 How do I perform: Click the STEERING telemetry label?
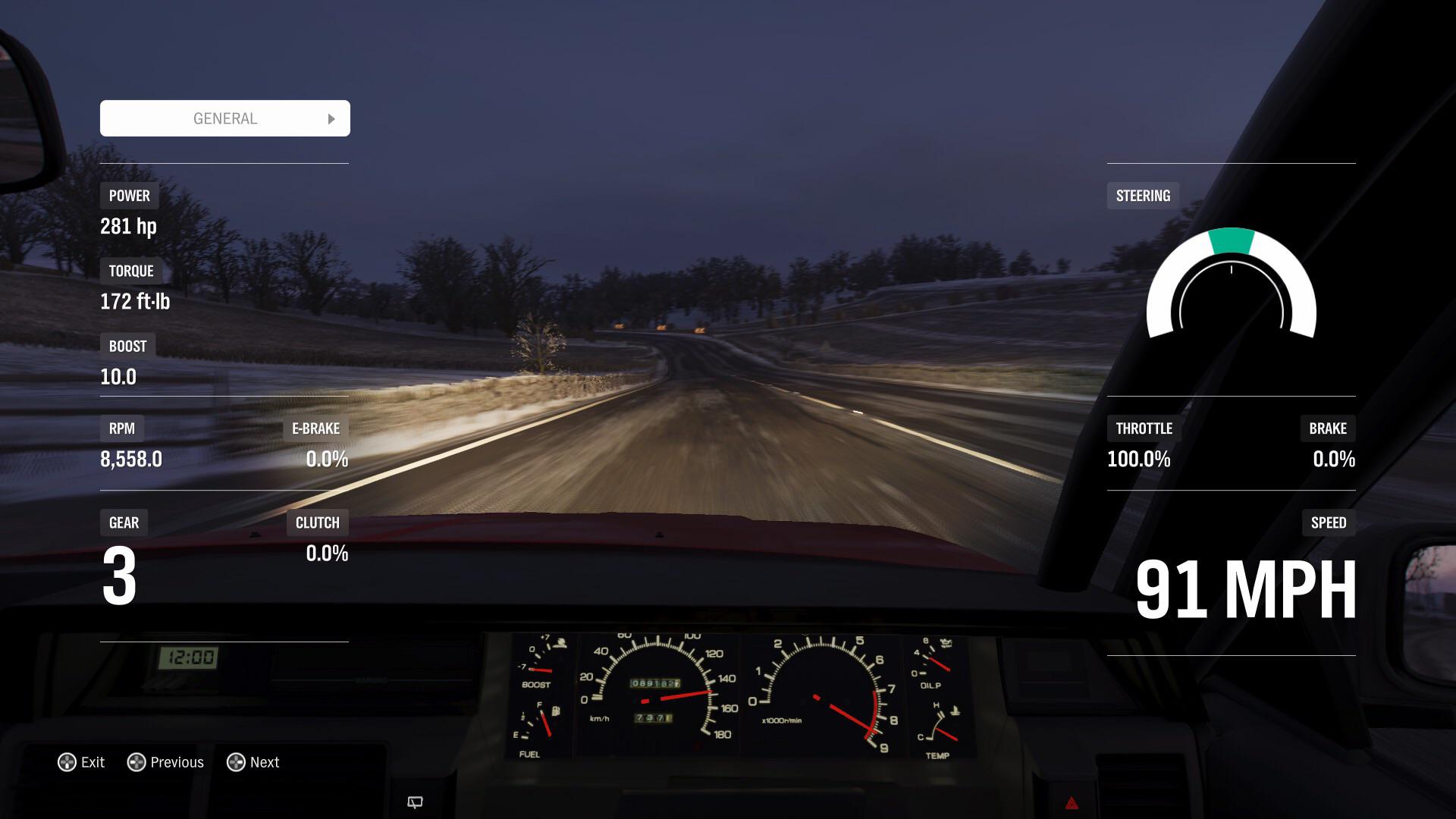point(1143,195)
